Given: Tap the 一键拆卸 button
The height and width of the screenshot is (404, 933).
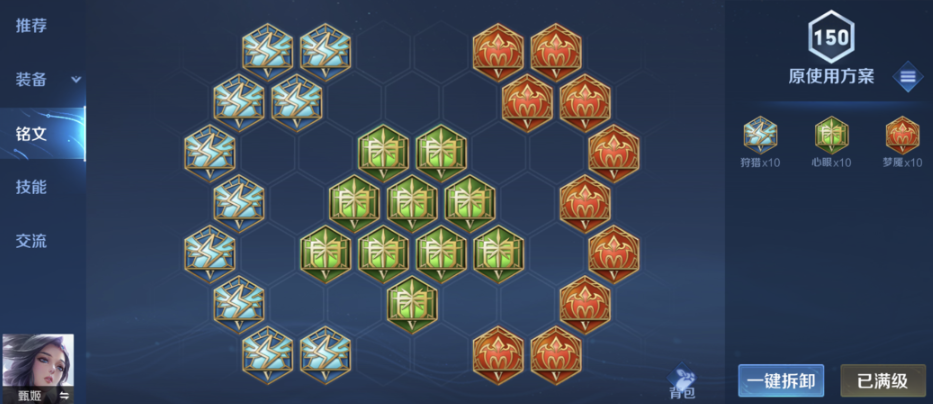Looking at the screenshot, I should tap(780, 380).
